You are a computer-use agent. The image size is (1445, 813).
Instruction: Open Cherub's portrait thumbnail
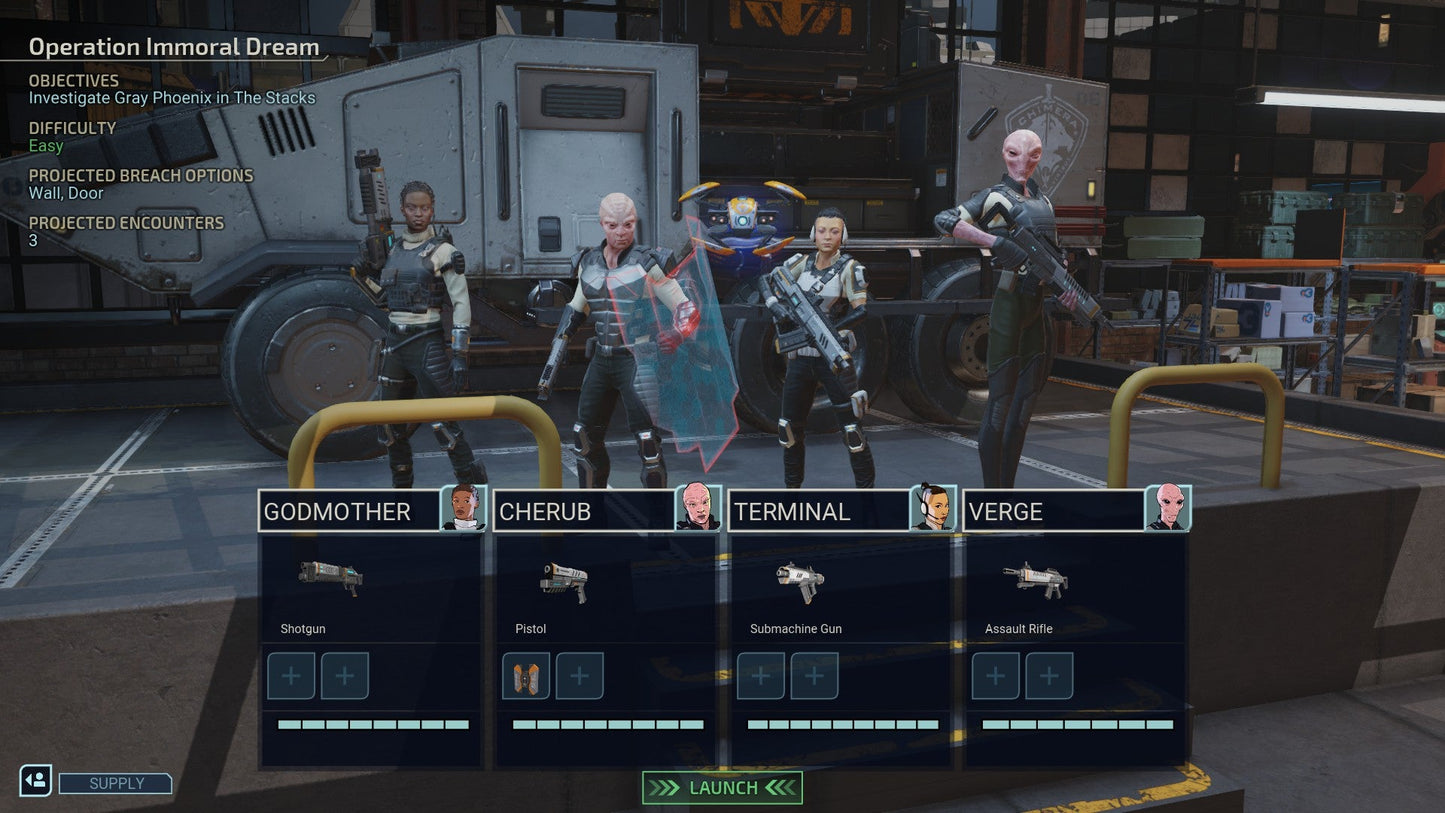(700, 508)
